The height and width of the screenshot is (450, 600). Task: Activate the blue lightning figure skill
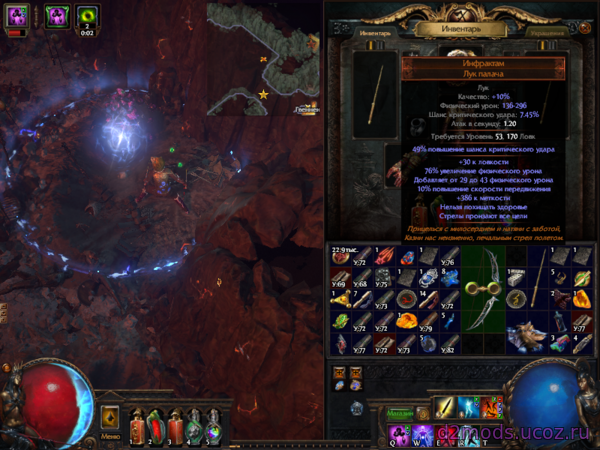[468, 406]
